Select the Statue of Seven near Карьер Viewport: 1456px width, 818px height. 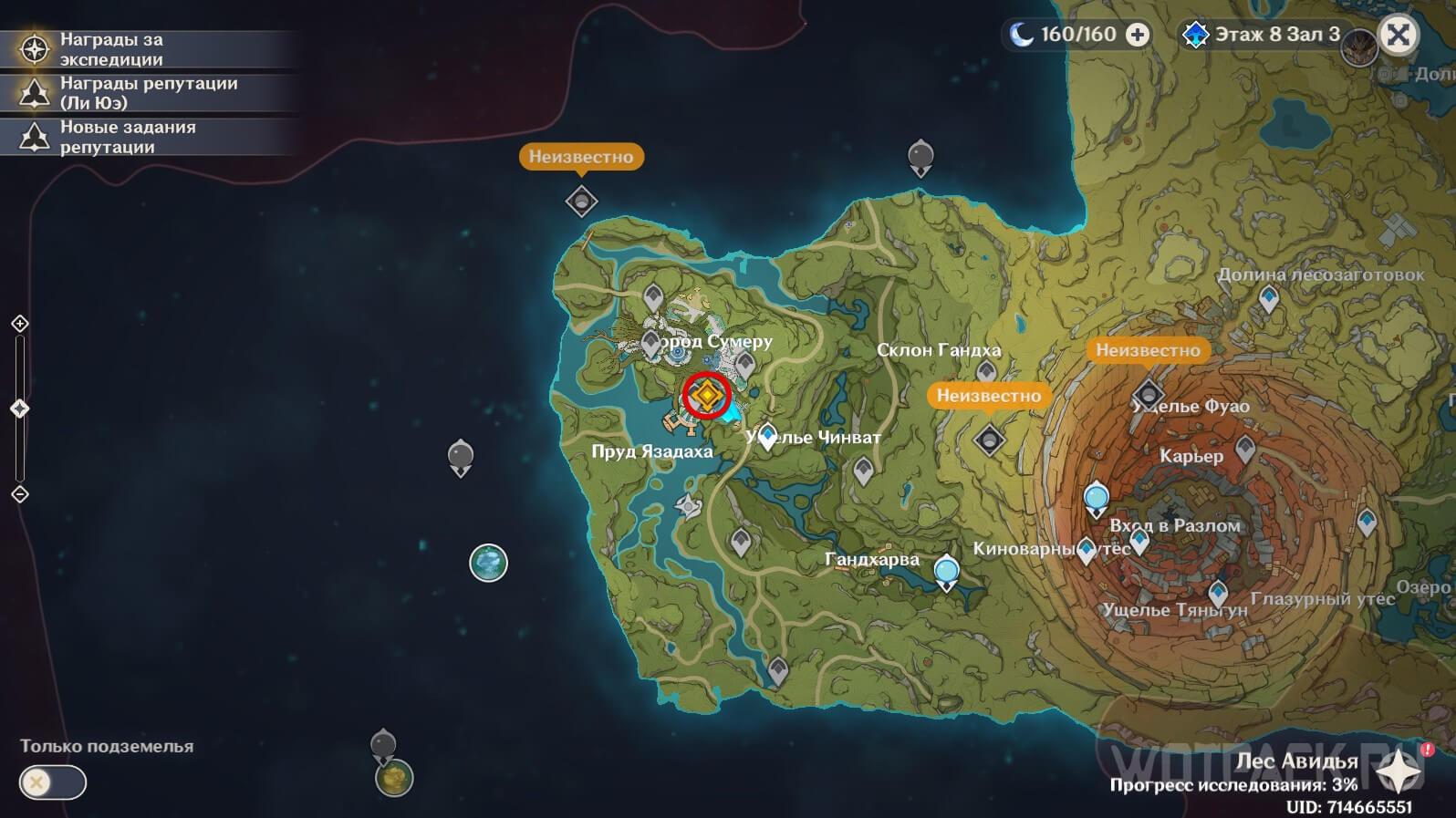1096,499
